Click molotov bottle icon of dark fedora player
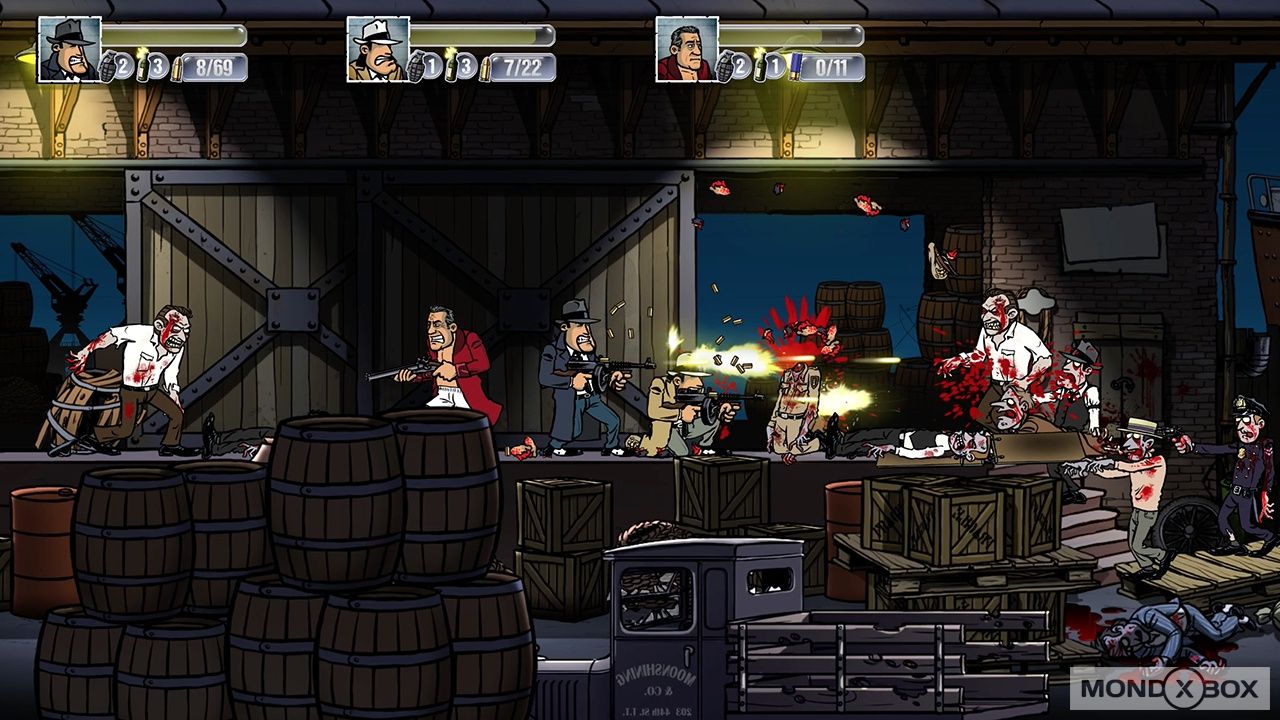This screenshot has width=1280, height=720. (143, 65)
